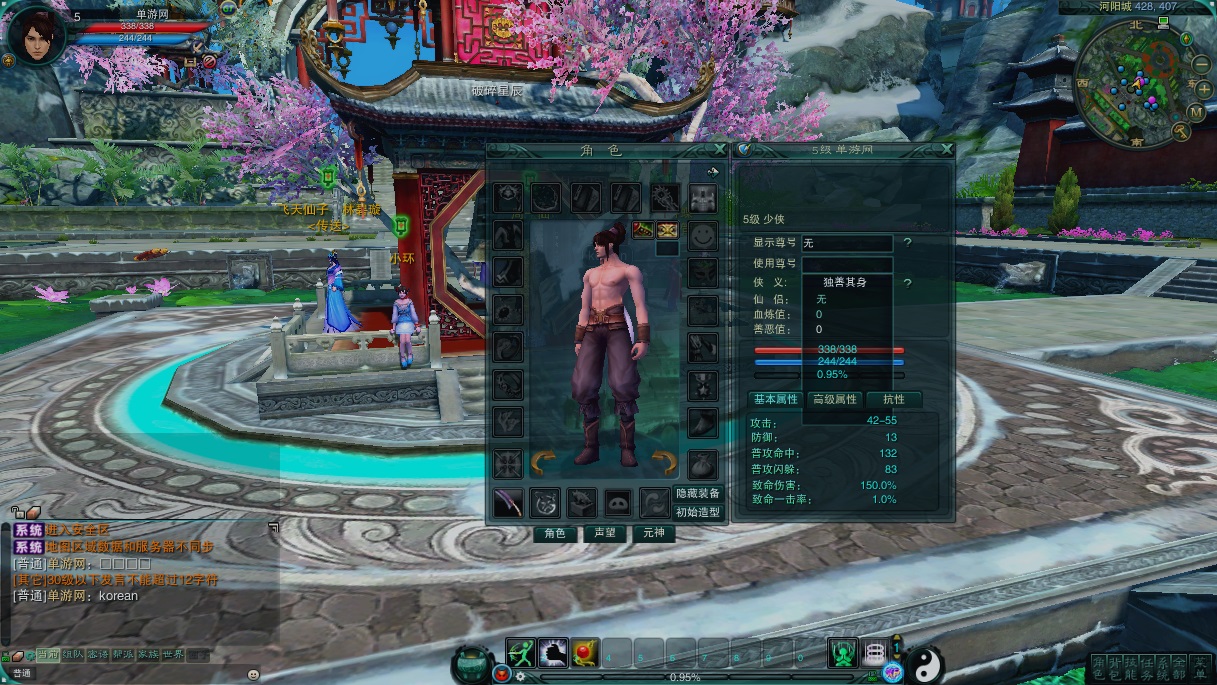The height and width of the screenshot is (685, 1217).
Task: Rotate the character model with the right arrow
Action: 664,461
